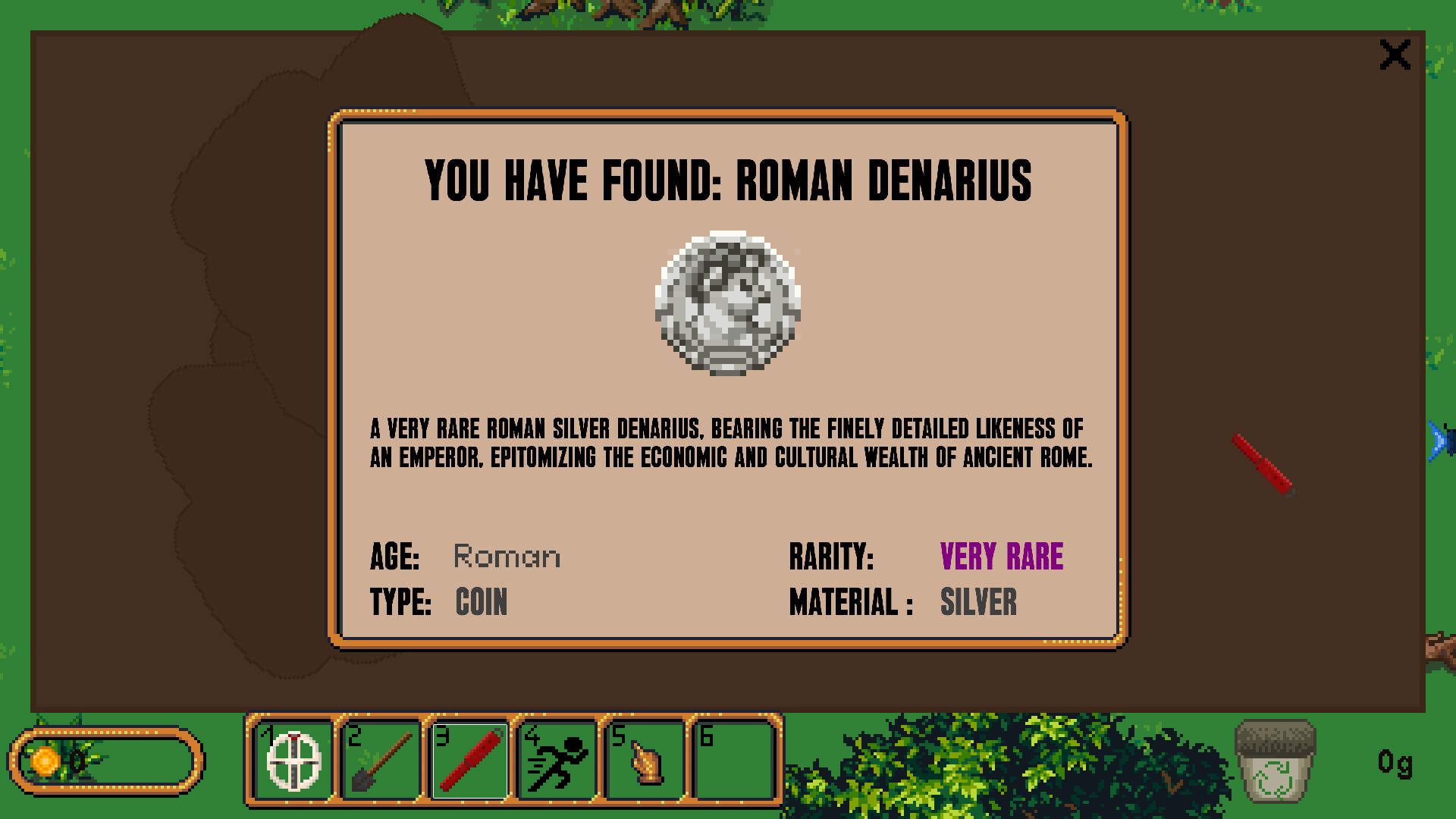This screenshot has width=1456, height=819.
Task: Click the YOU HAVE FOUND title banner
Action: 727,180
